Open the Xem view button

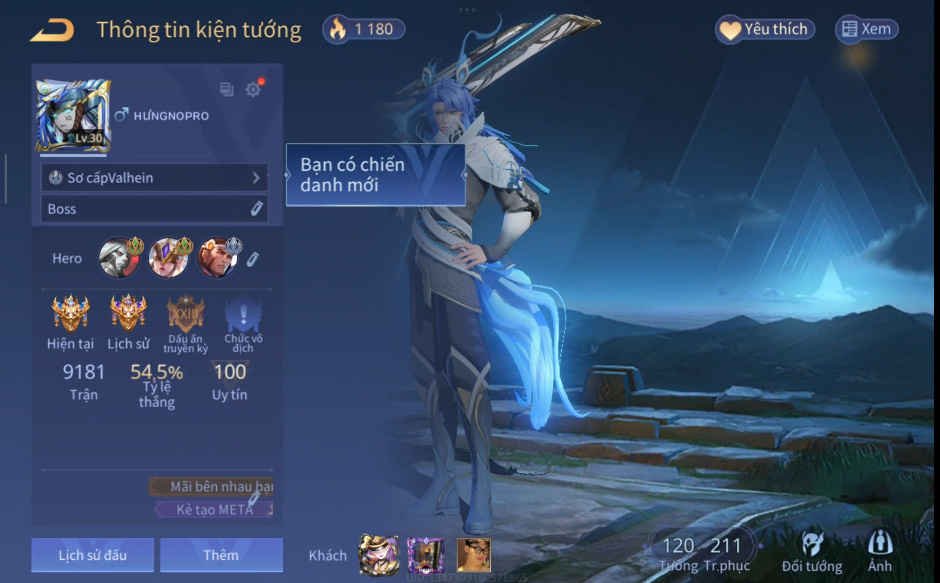point(866,30)
